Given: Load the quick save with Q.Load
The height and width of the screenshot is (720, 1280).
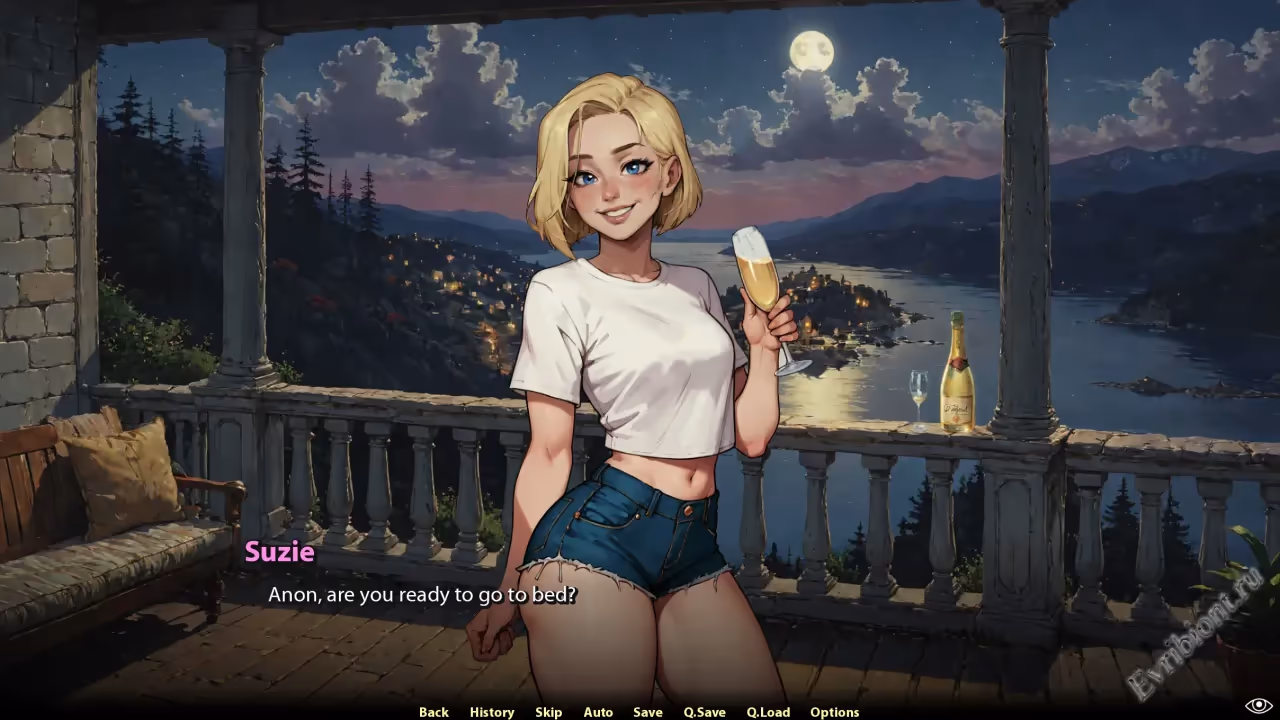Looking at the screenshot, I should [x=768, y=712].
